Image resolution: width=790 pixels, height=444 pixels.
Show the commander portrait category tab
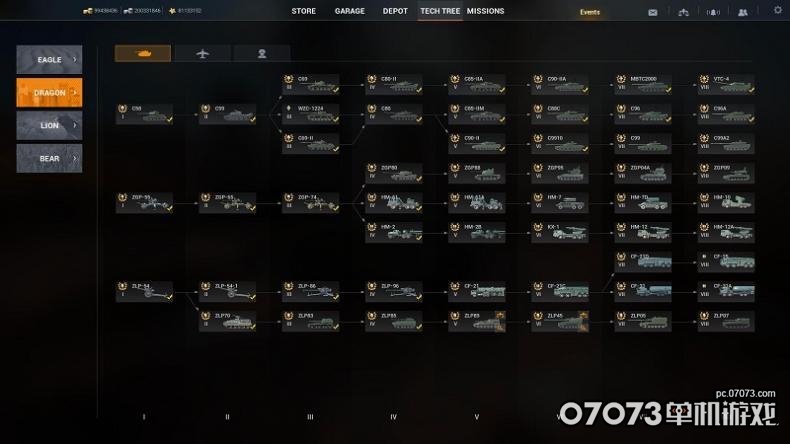click(262, 53)
